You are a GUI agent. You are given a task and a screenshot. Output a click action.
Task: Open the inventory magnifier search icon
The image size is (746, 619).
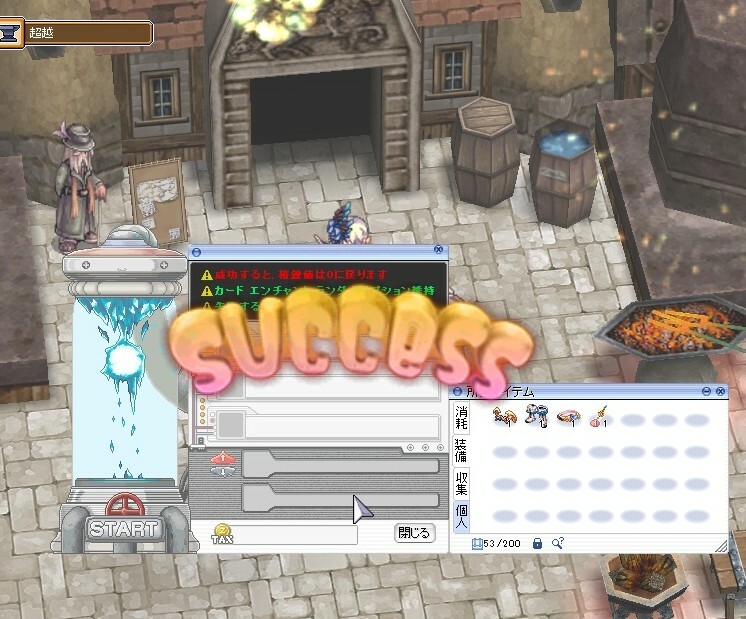[x=557, y=543]
